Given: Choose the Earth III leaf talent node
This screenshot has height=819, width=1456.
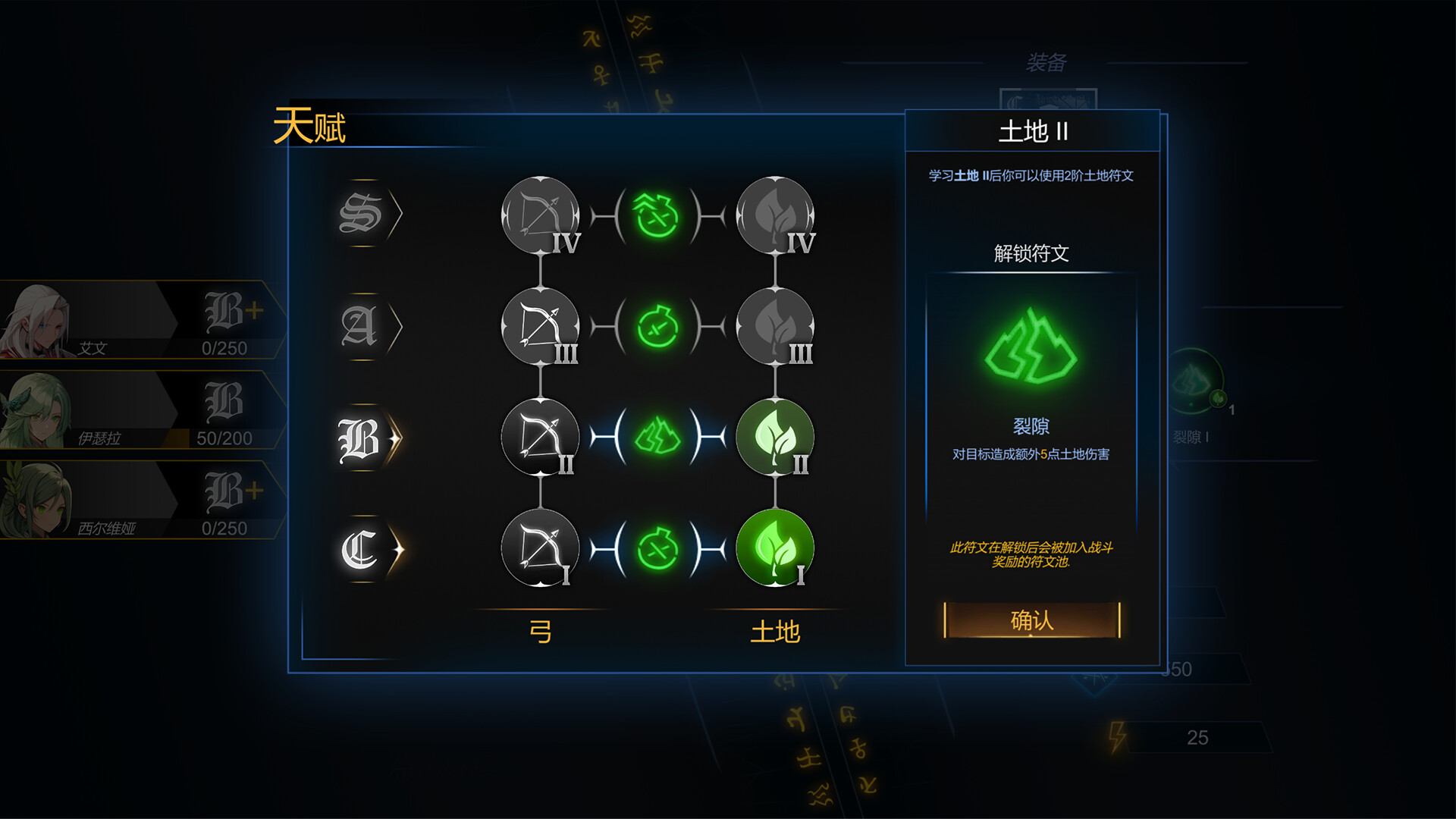Looking at the screenshot, I should click(774, 327).
